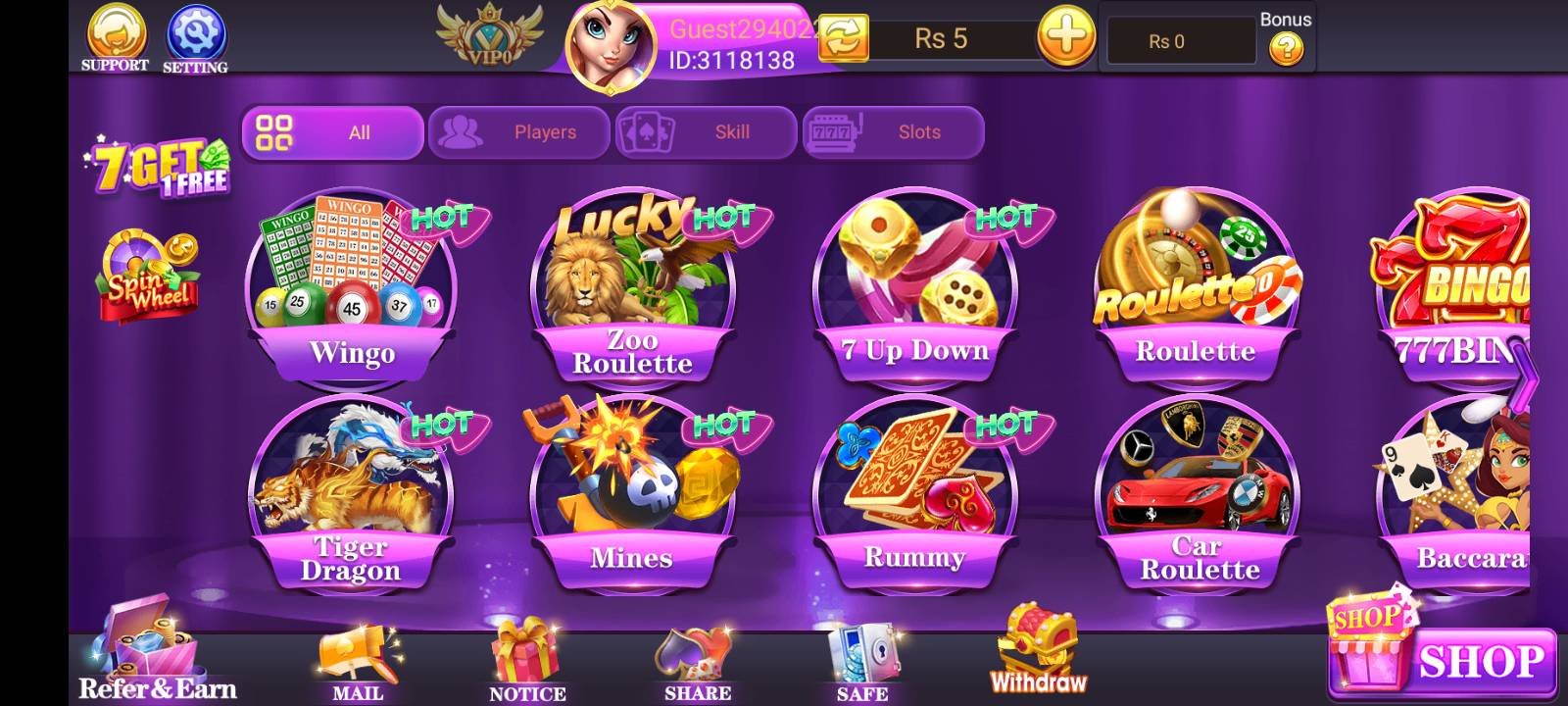
Task: Open the Tiger Dragon game
Action: pyautogui.click(x=351, y=493)
